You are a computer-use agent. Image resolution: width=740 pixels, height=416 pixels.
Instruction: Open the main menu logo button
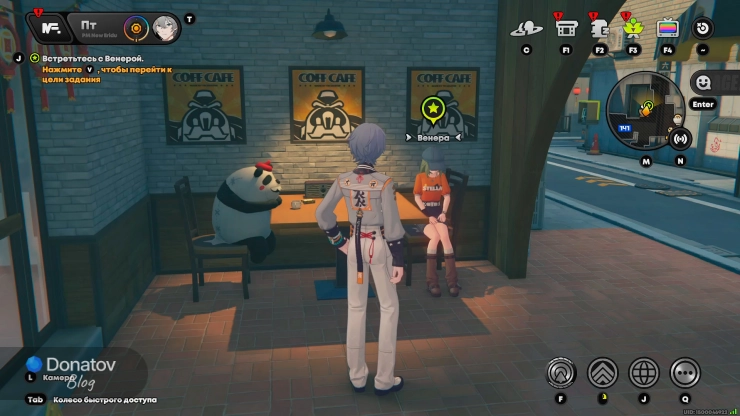click(45, 27)
